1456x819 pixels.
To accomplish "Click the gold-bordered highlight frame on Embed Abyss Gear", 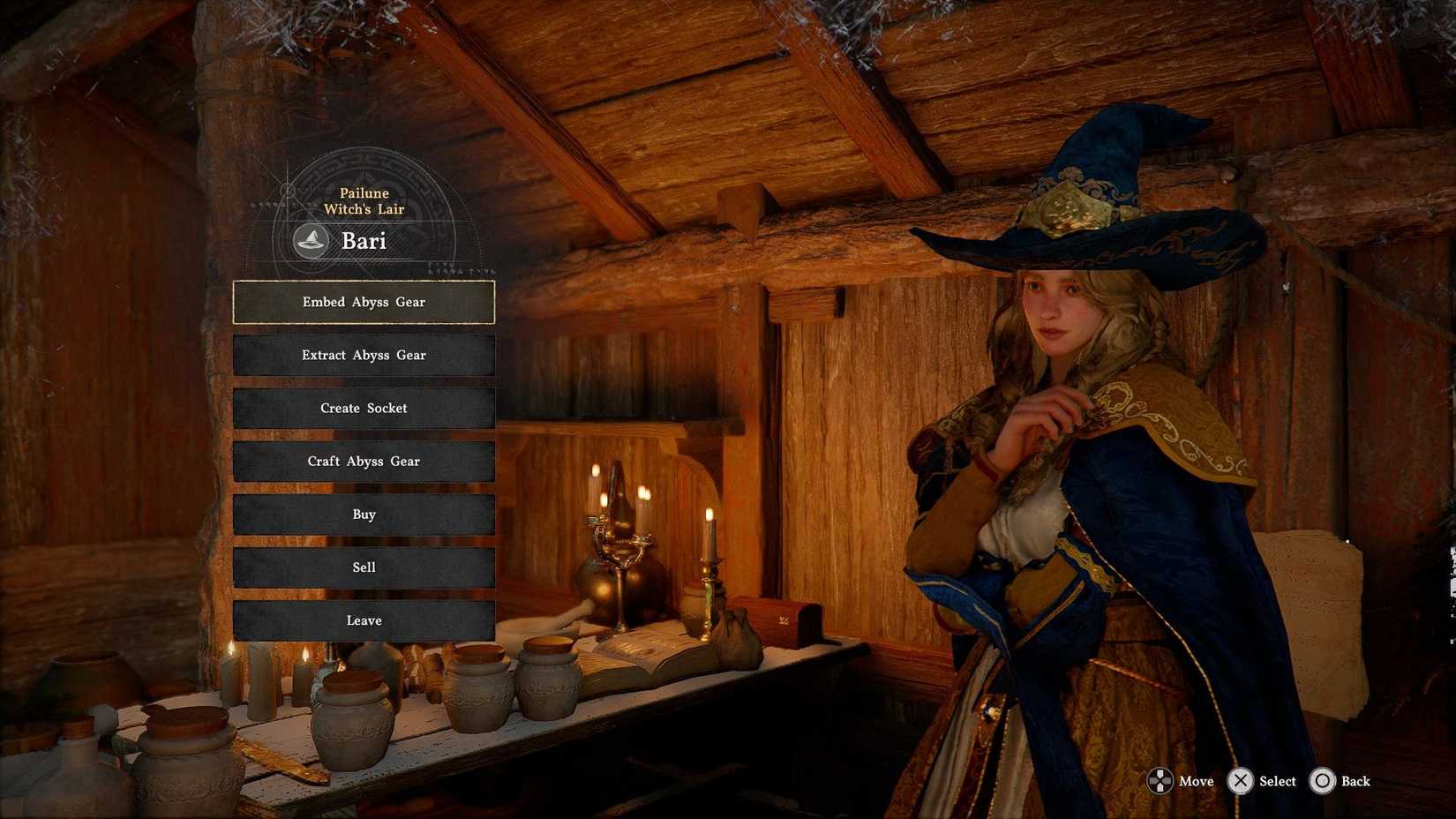I will (x=364, y=302).
